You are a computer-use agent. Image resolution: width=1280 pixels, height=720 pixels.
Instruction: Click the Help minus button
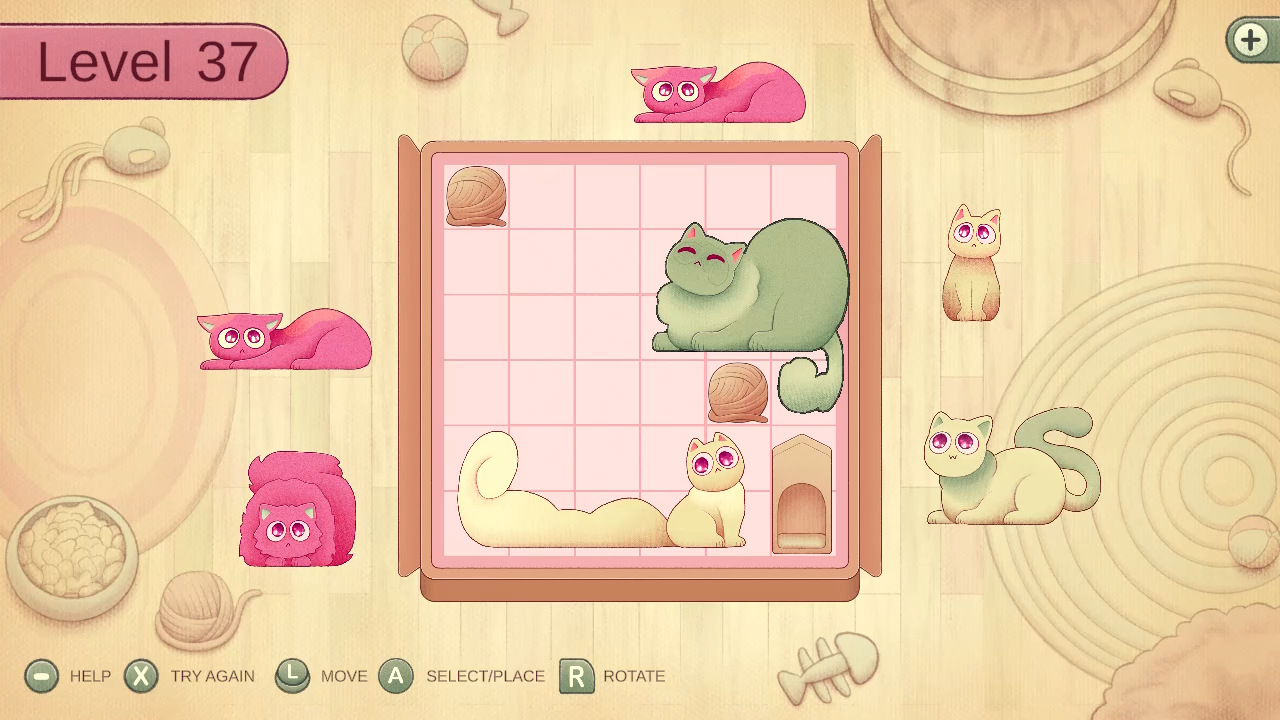[40, 676]
